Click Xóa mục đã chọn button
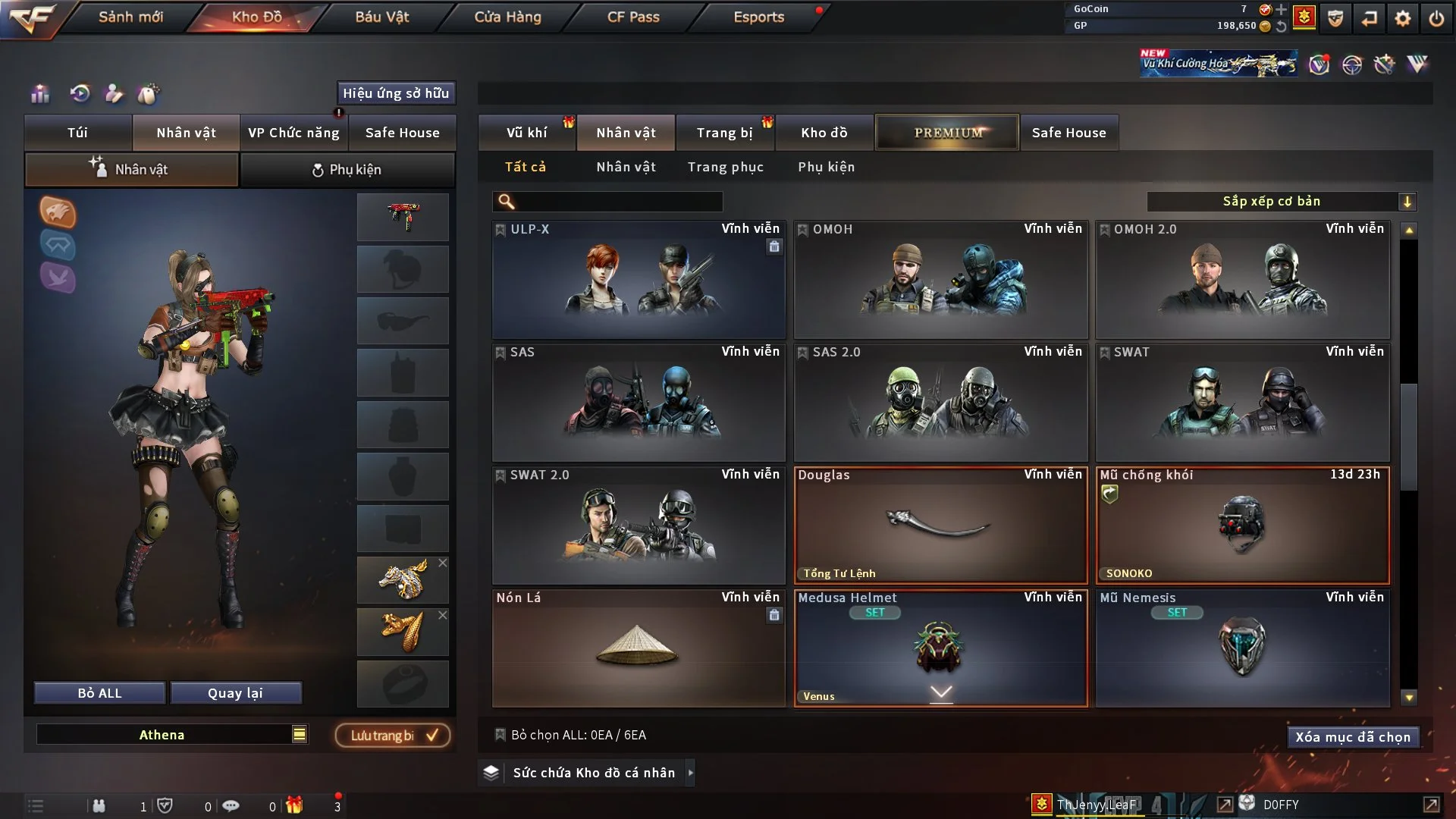 [x=1353, y=737]
